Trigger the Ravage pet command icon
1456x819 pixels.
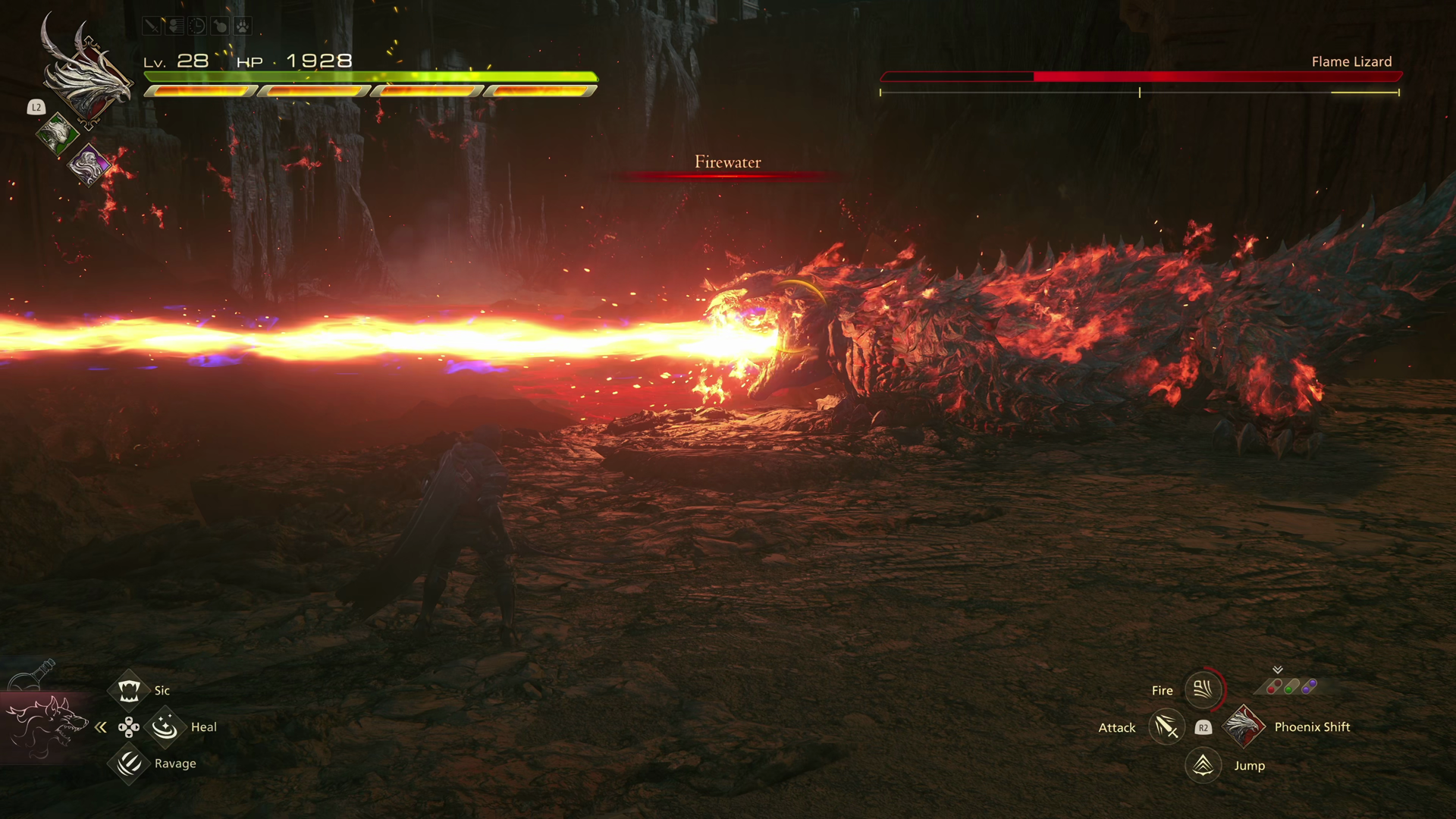tap(129, 763)
